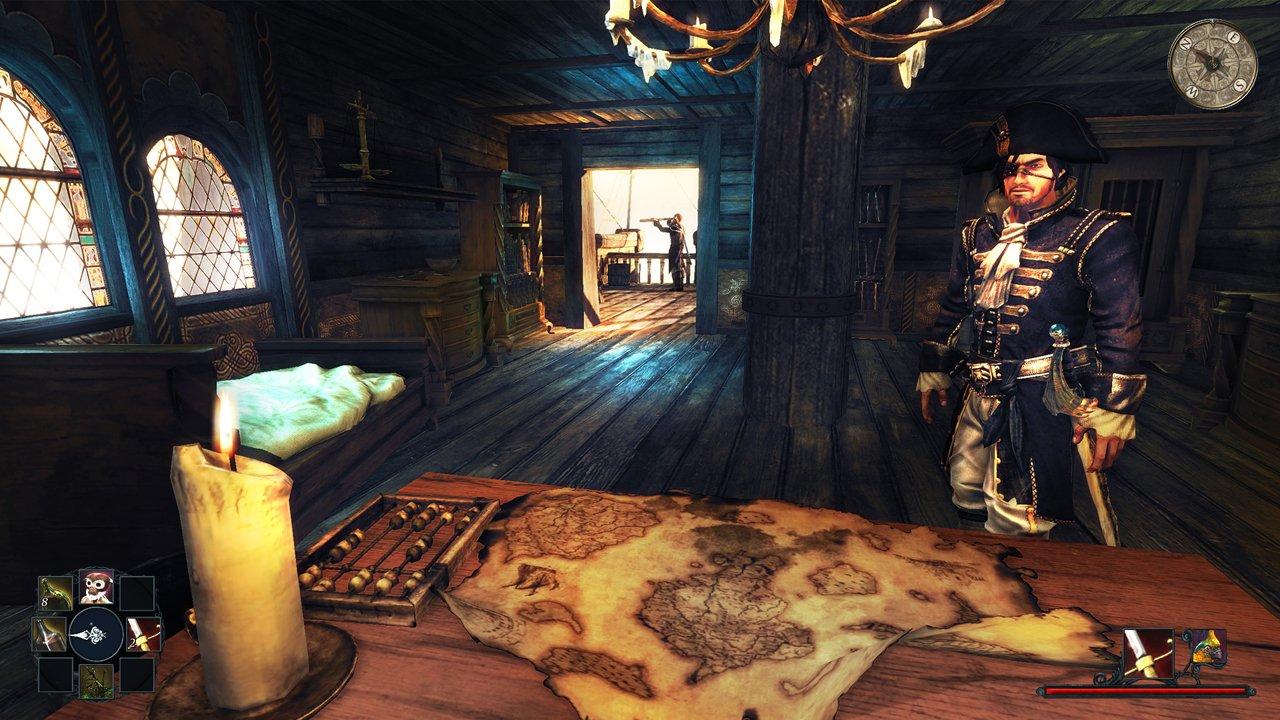
Task: Click the empty quick slot beside the monkey icon
Action: pyautogui.click(x=136, y=593)
